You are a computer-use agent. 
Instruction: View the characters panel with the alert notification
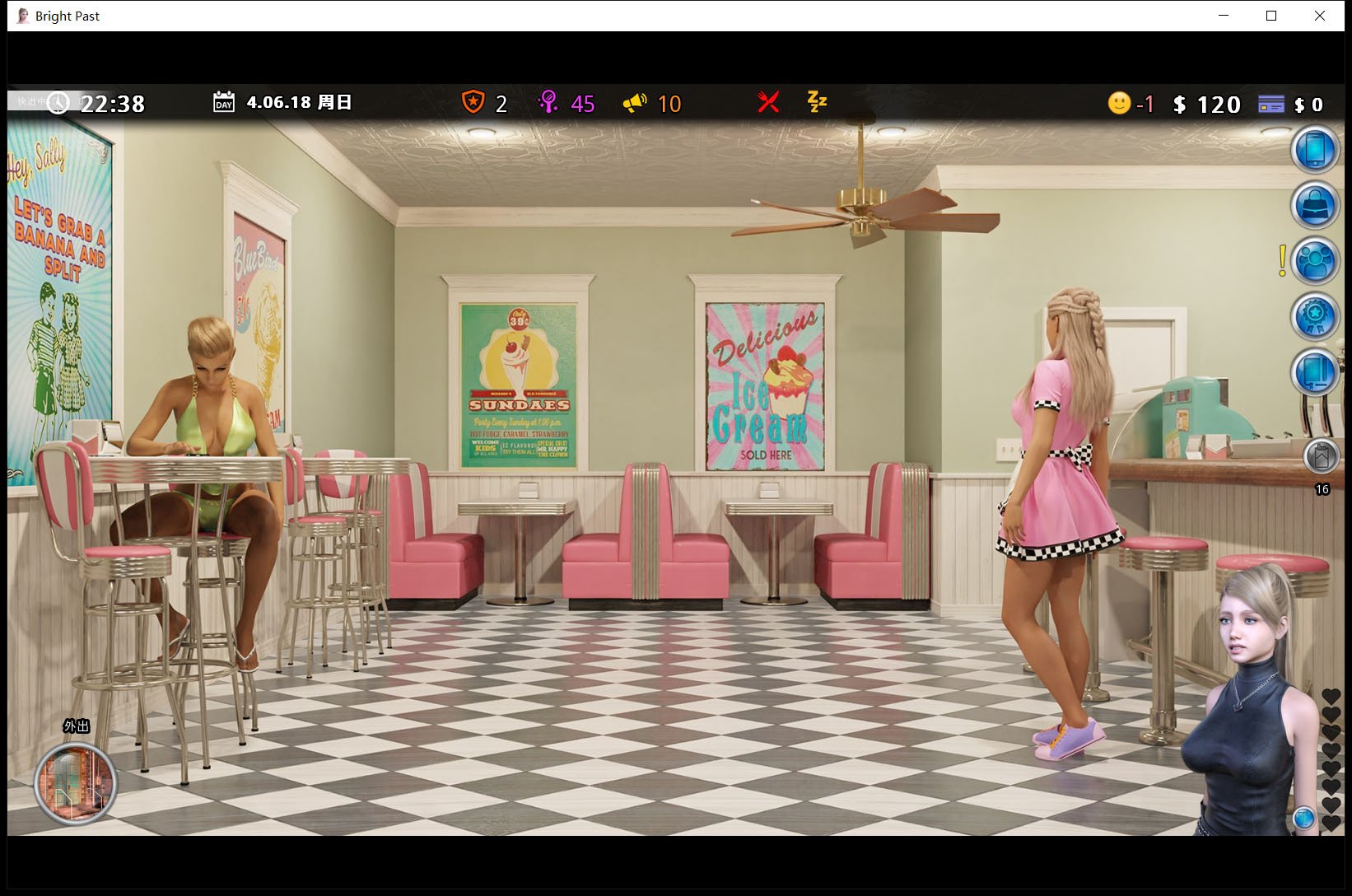[1315, 260]
